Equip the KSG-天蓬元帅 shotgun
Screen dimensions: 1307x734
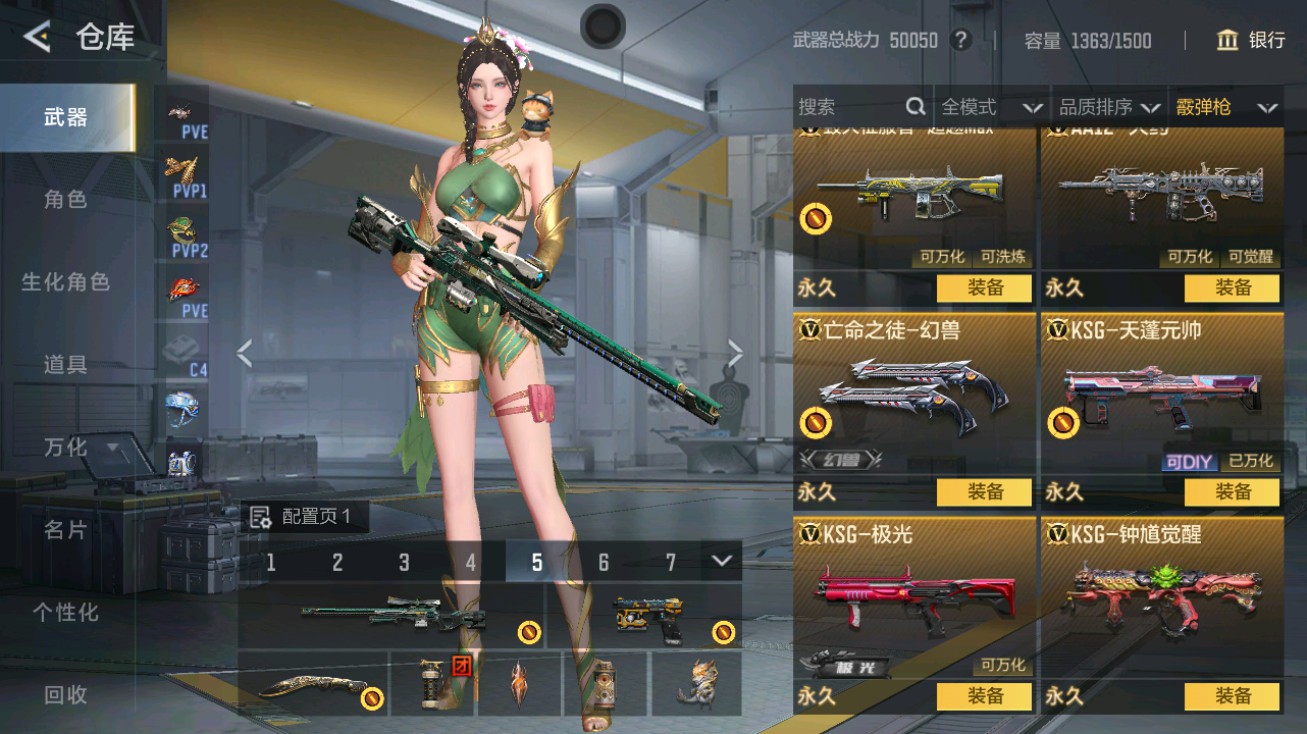(1232, 492)
